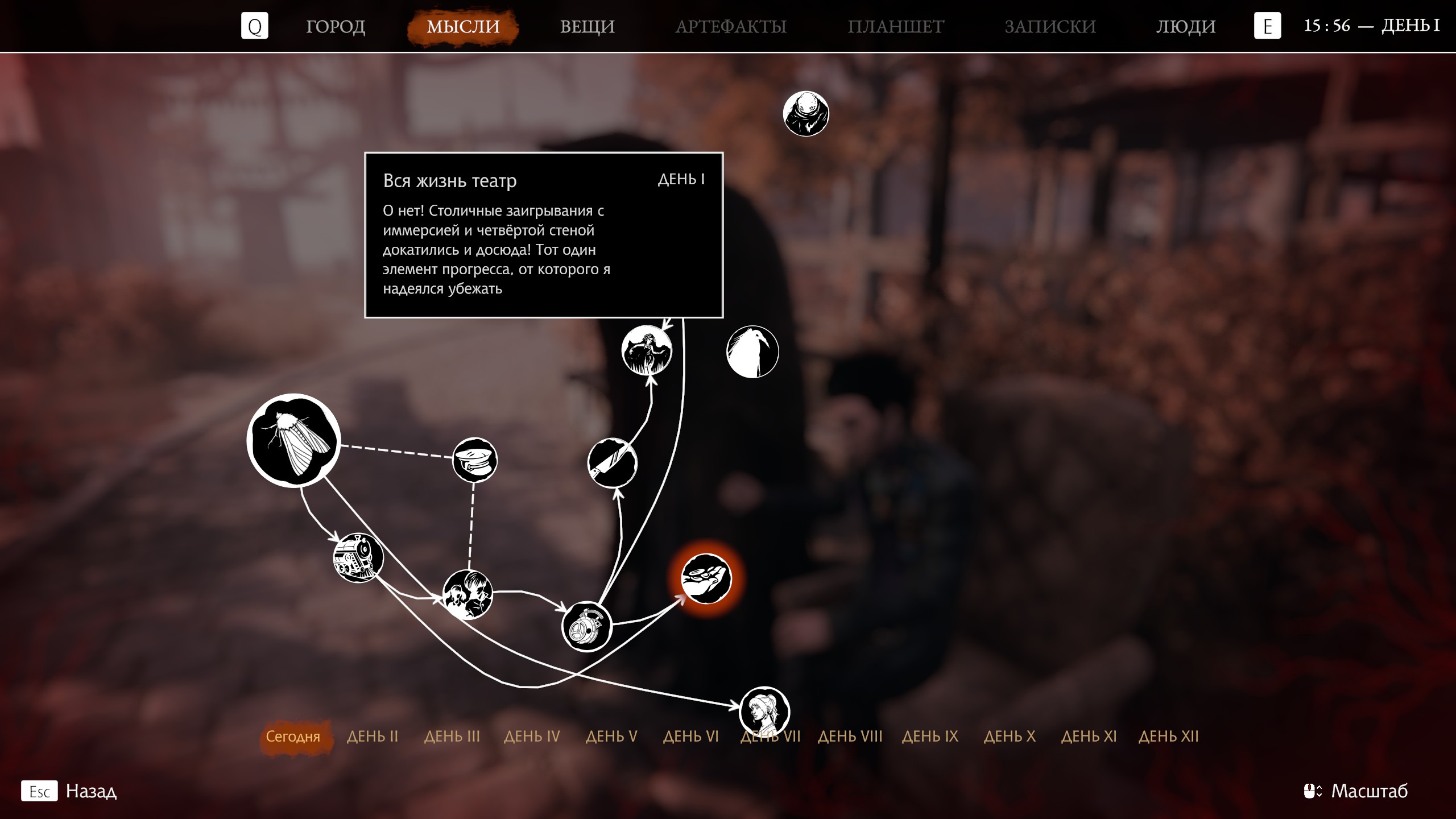Select the highlighted open hand node
This screenshot has height=819, width=1456.
coord(706,578)
